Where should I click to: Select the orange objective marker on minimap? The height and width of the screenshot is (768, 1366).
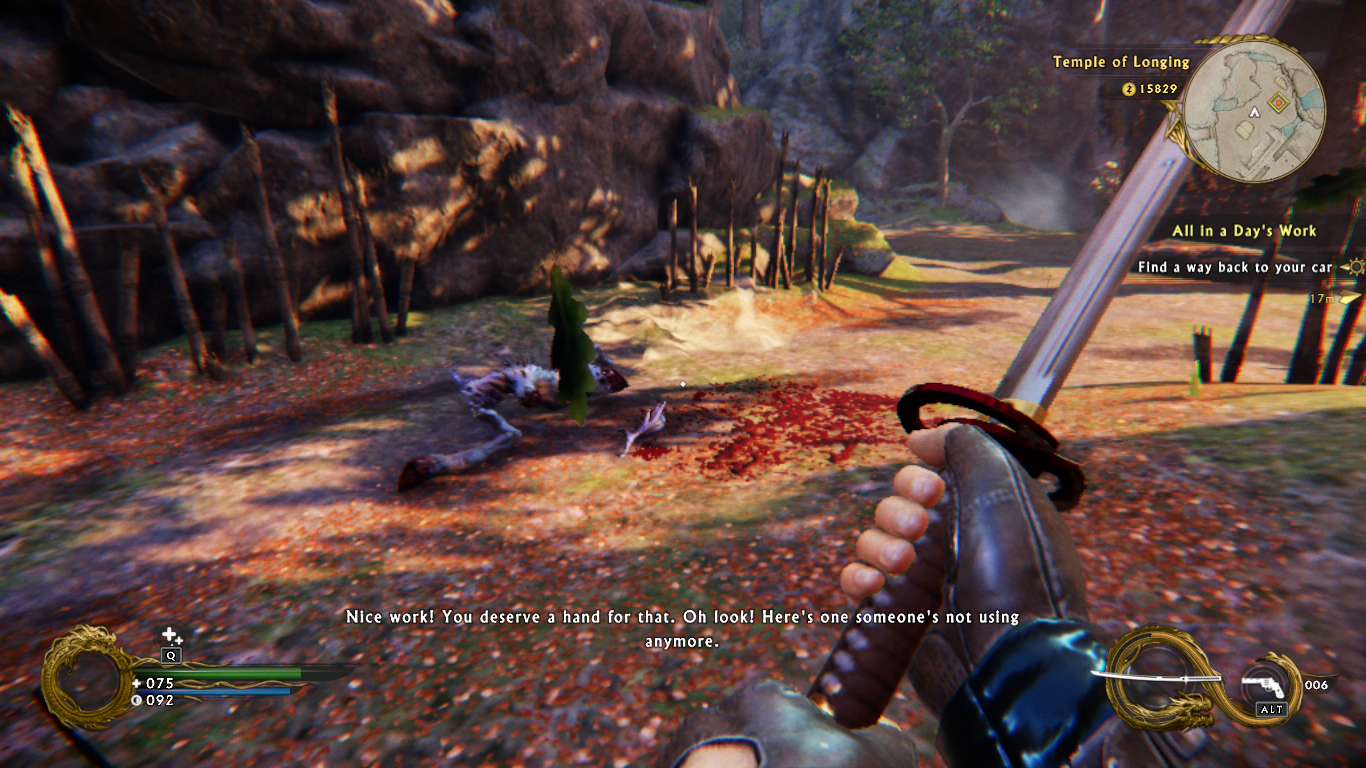click(1277, 102)
